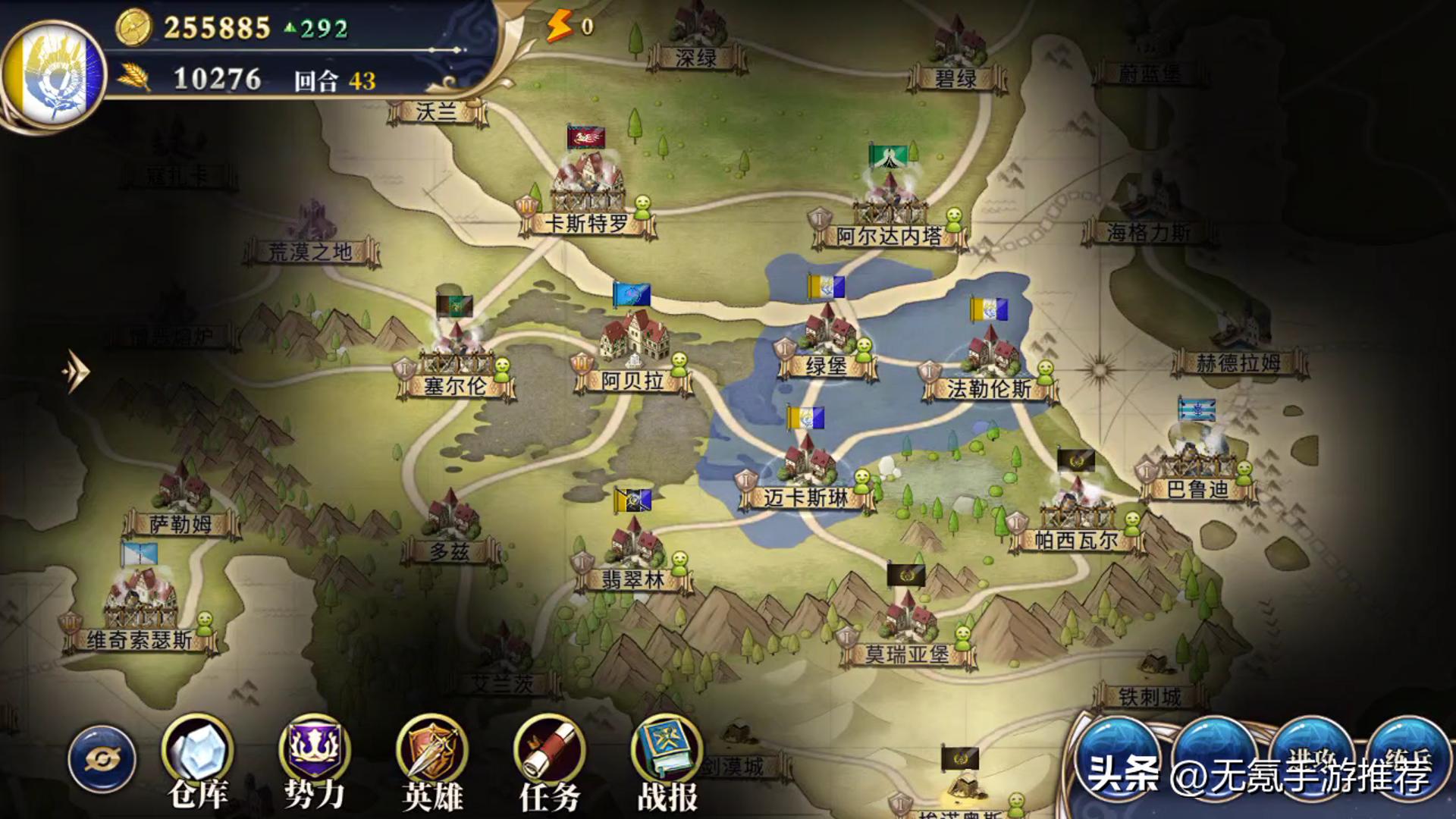Image resolution: width=1456 pixels, height=819 pixels.
Task: Select the city 卡斯特罗 on the map
Action: (x=588, y=190)
